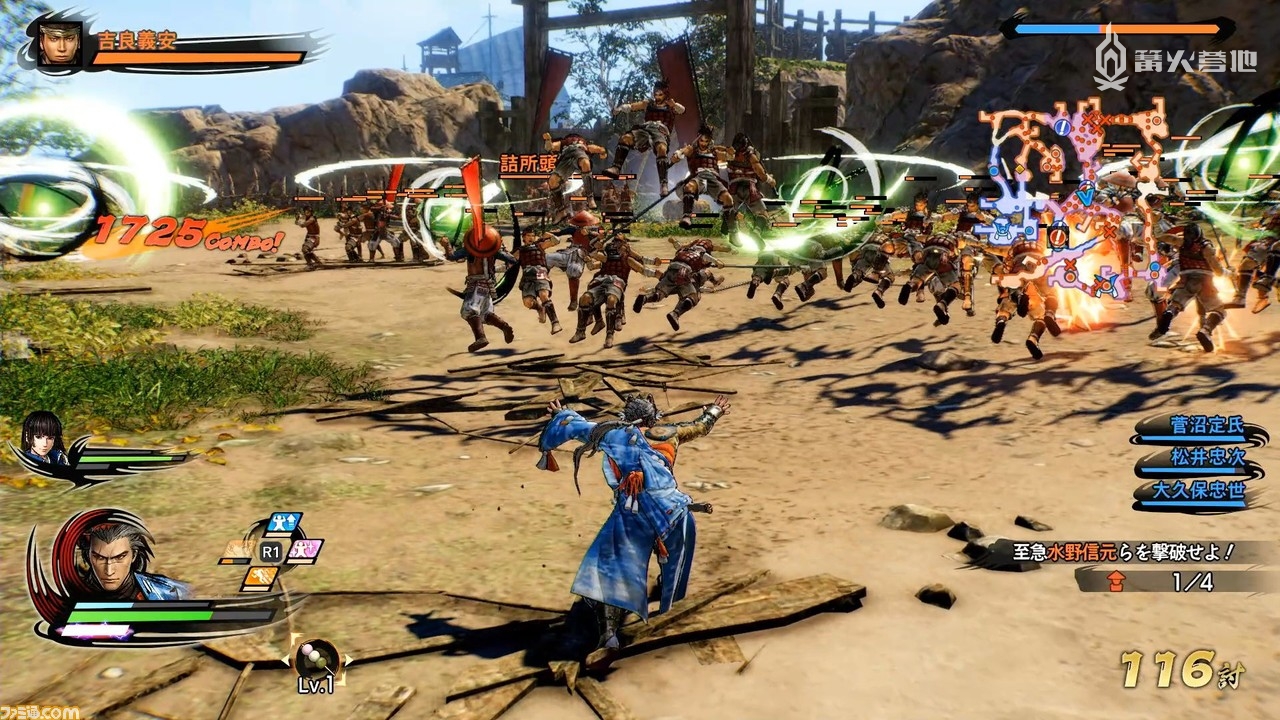Click the 大久保忠世 ally entry
The height and width of the screenshot is (720, 1280).
pos(1206,492)
